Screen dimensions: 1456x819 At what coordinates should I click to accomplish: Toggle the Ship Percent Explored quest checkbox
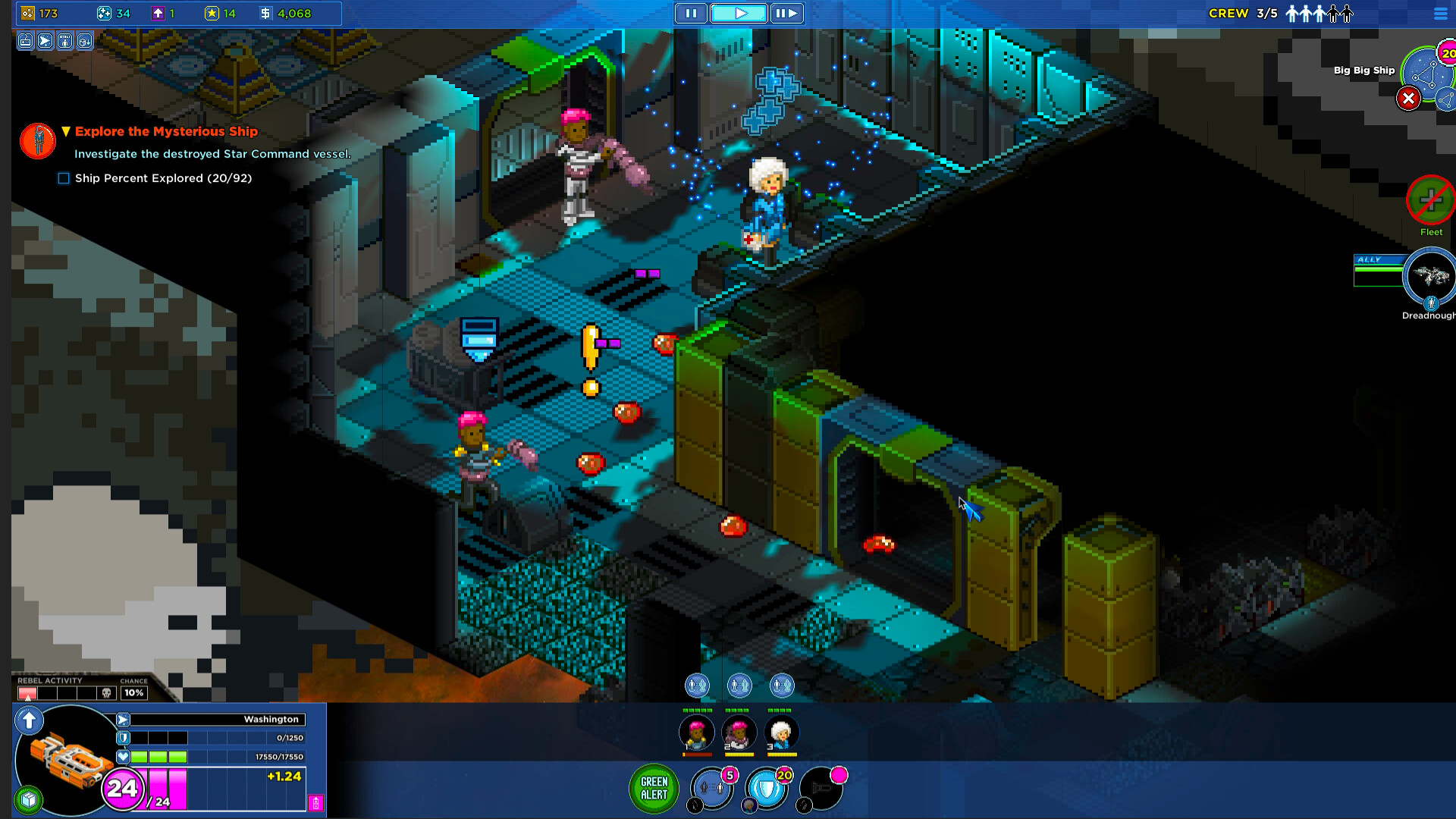[63, 177]
